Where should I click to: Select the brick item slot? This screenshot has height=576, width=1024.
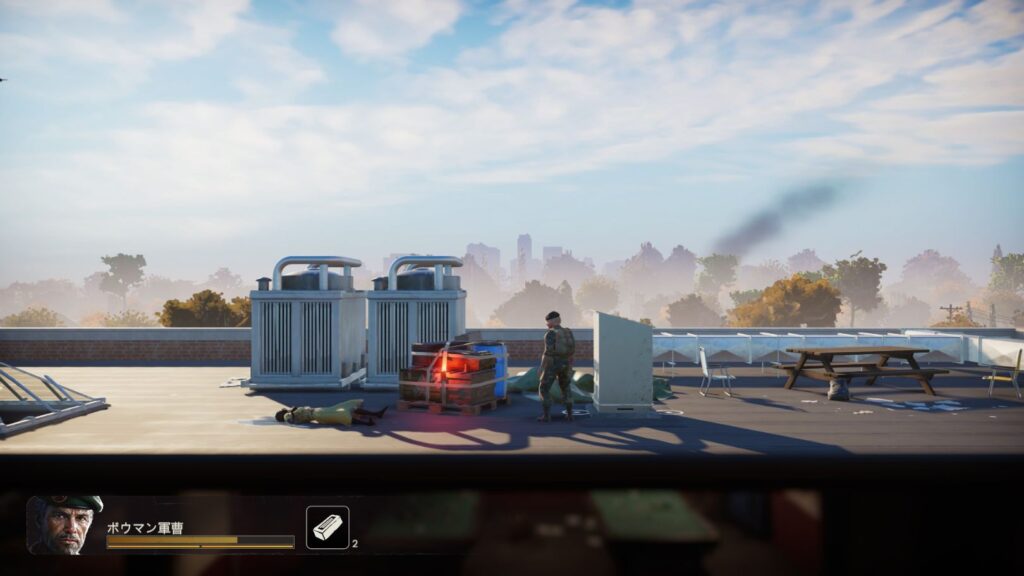[327, 527]
